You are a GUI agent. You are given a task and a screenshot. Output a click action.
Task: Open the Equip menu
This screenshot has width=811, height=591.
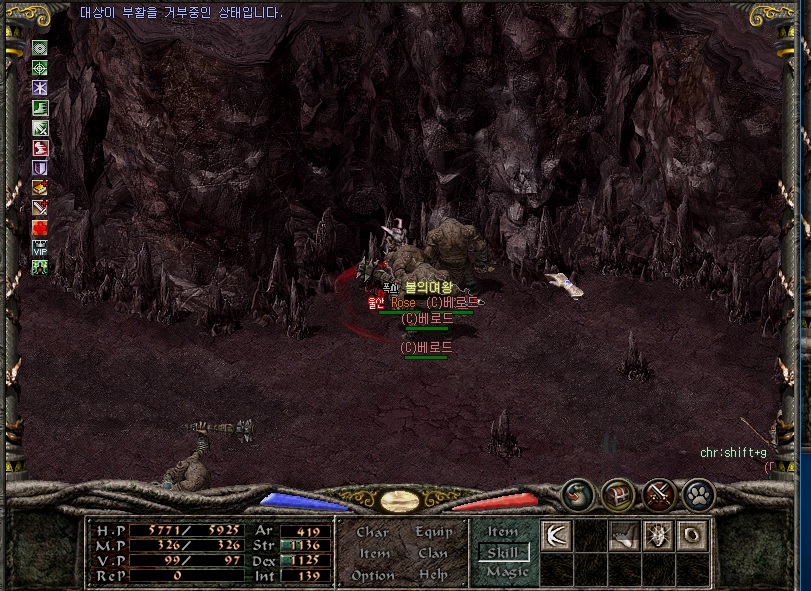pyautogui.click(x=434, y=532)
